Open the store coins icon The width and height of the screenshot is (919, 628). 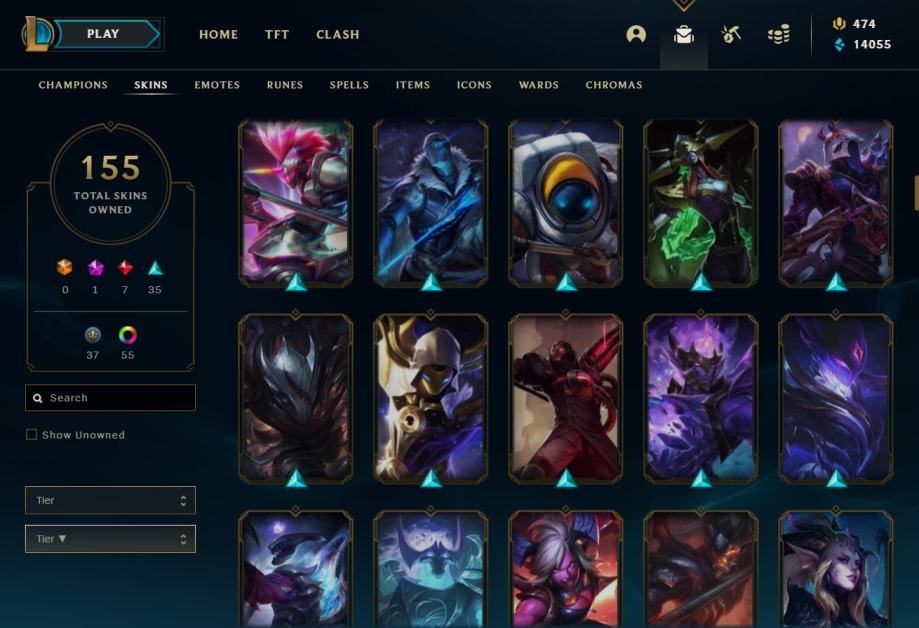pos(778,34)
